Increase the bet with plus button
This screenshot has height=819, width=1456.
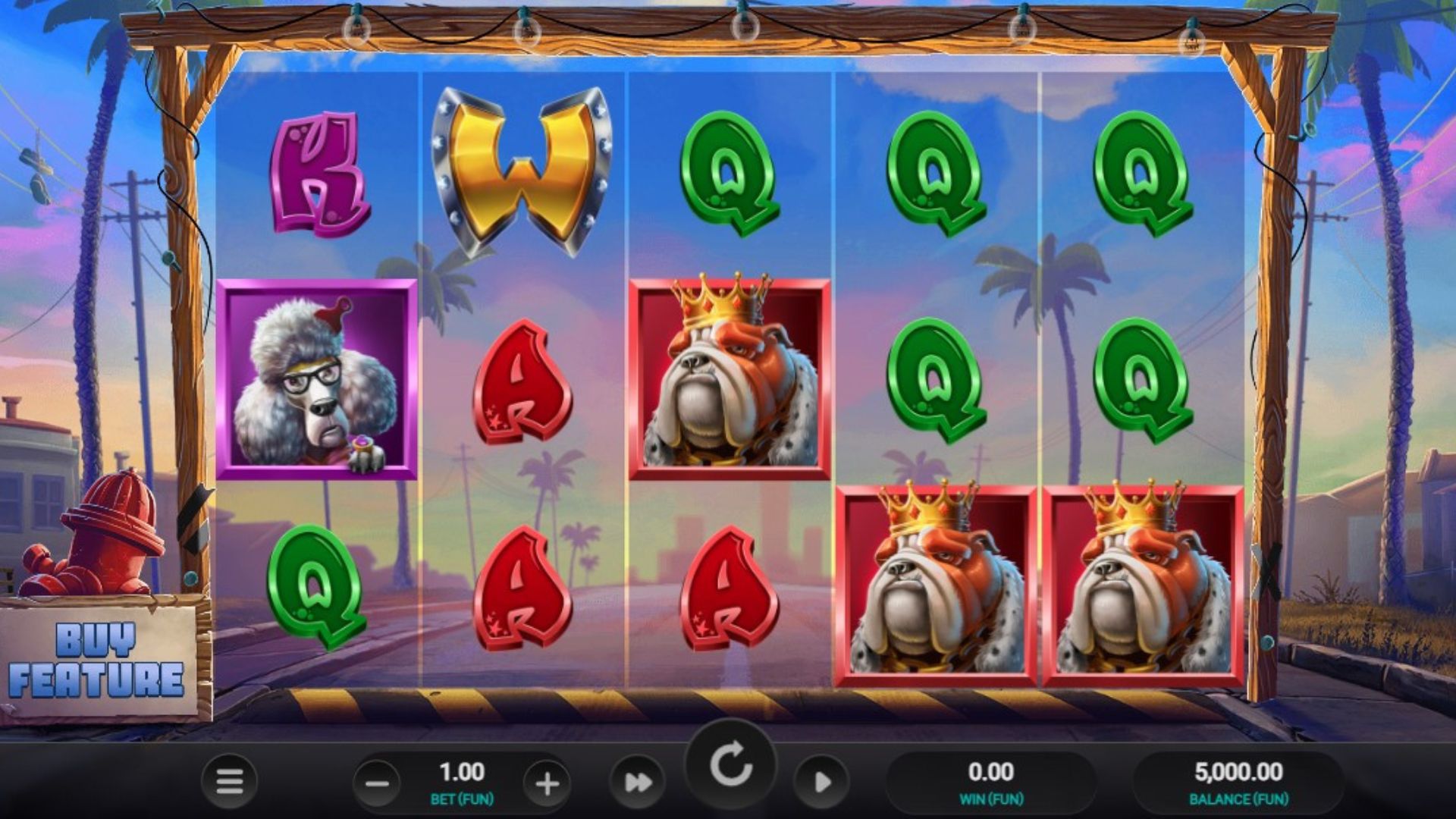point(547,783)
